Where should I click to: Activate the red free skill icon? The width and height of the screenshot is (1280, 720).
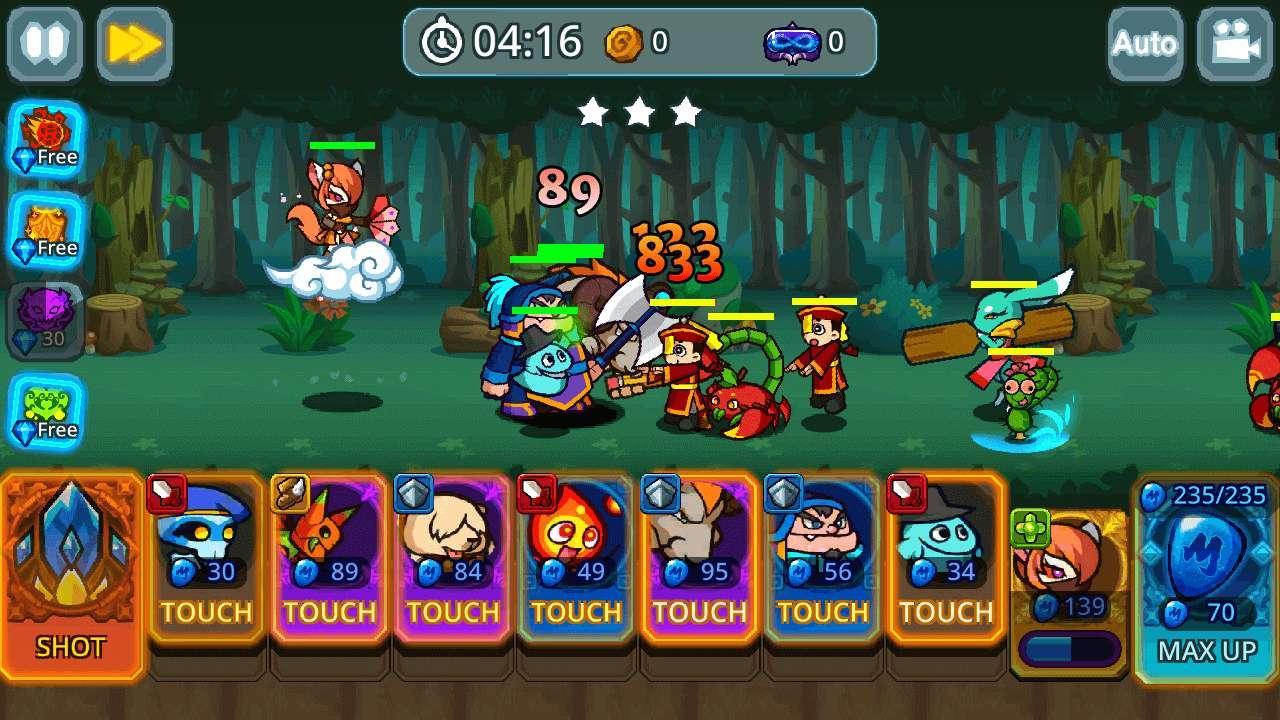click(x=46, y=140)
